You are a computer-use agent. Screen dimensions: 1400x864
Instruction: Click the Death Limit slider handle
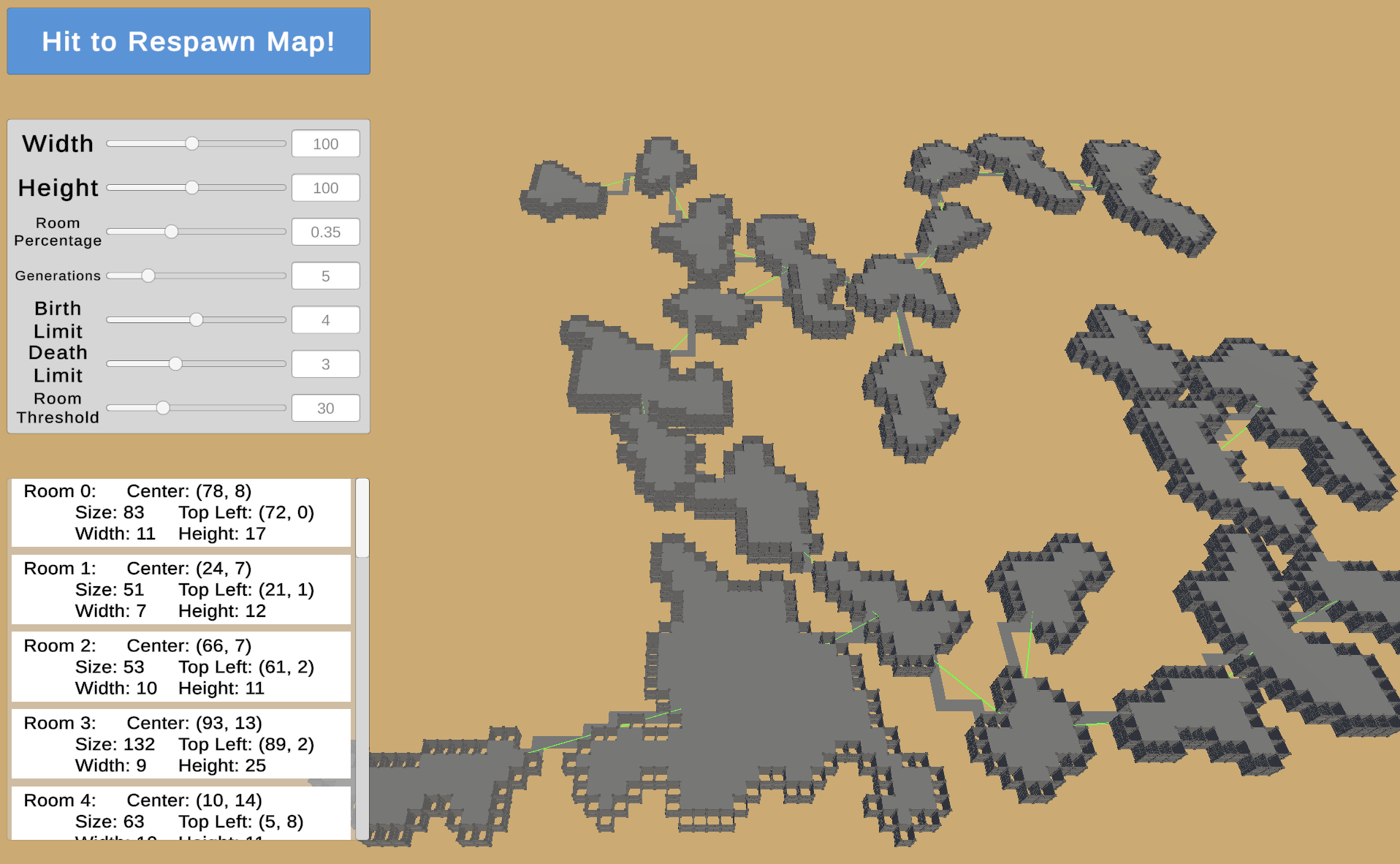coord(176,363)
